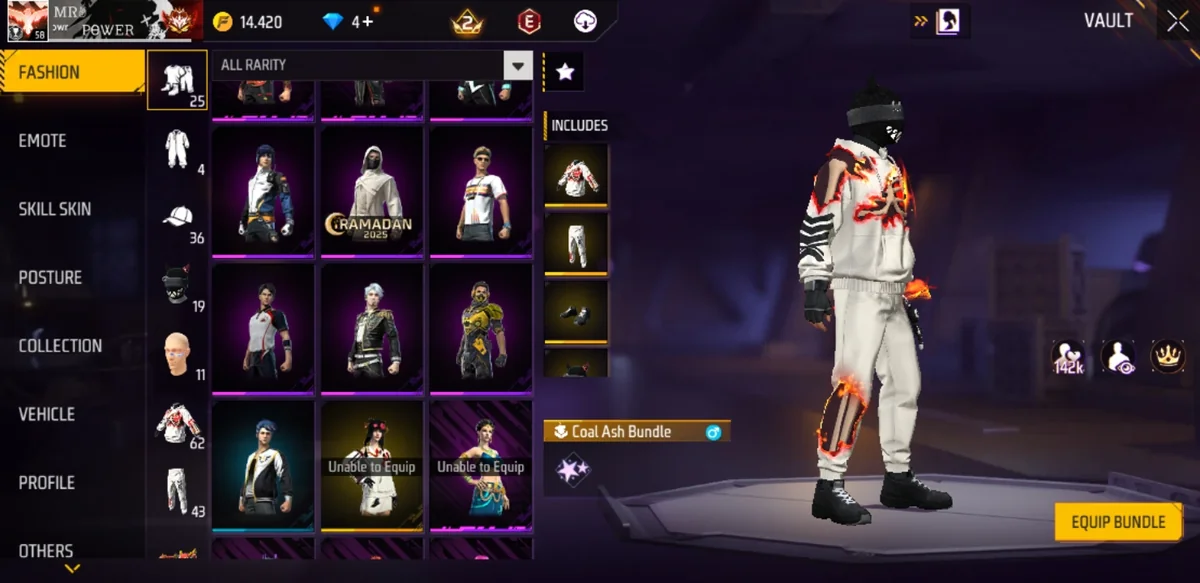1200x583 pixels.
Task: Click the Equip Bundle button
Action: tap(1118, 522)
